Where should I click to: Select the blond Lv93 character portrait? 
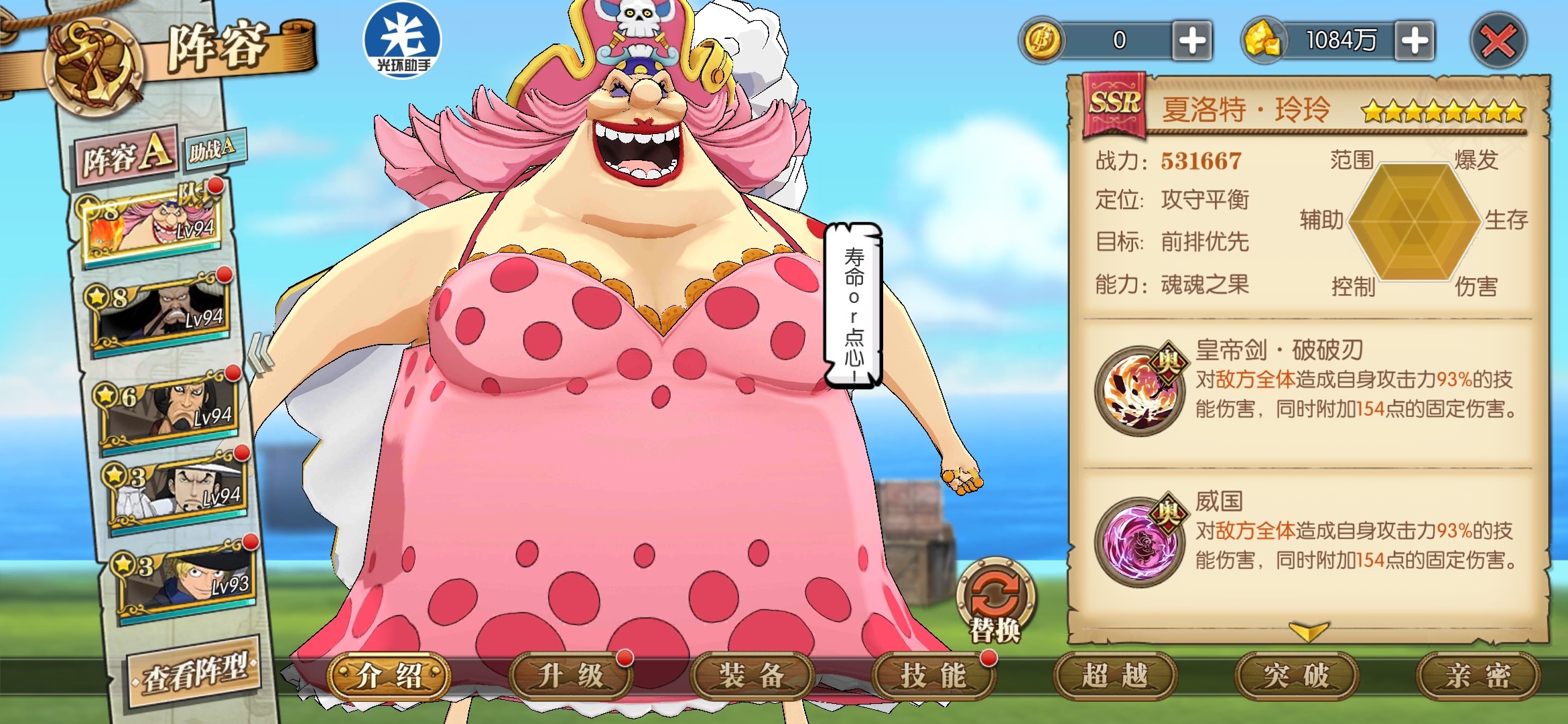click(x=188, y=578)
